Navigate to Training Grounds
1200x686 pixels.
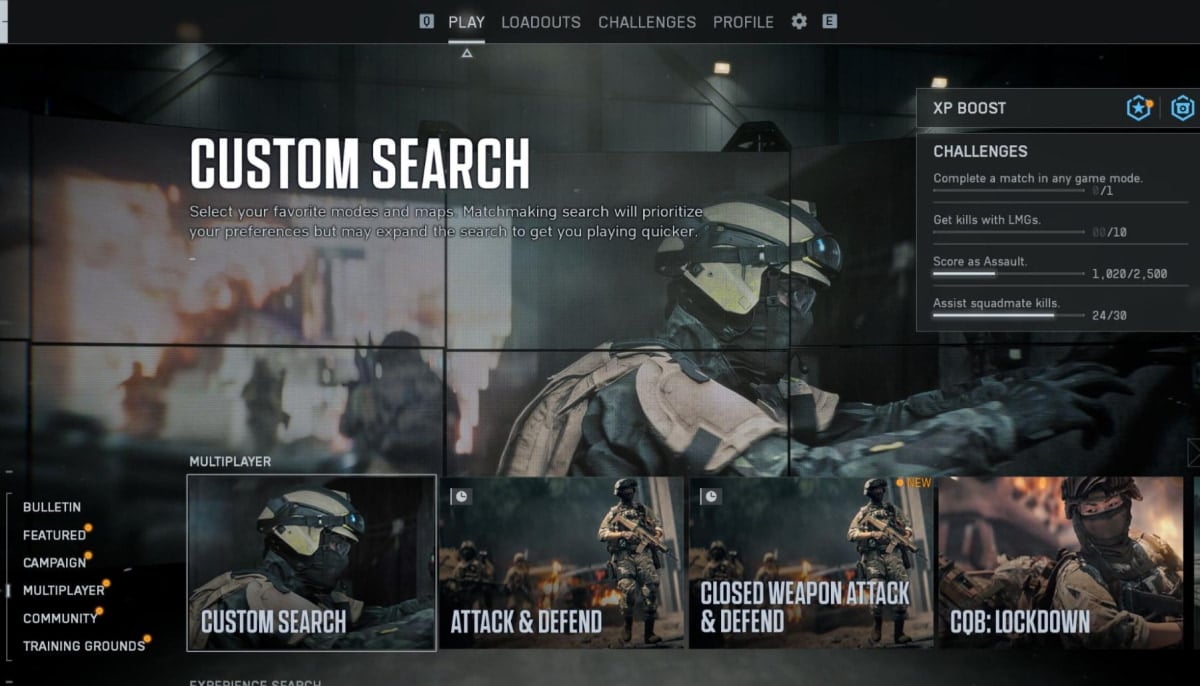84,646
